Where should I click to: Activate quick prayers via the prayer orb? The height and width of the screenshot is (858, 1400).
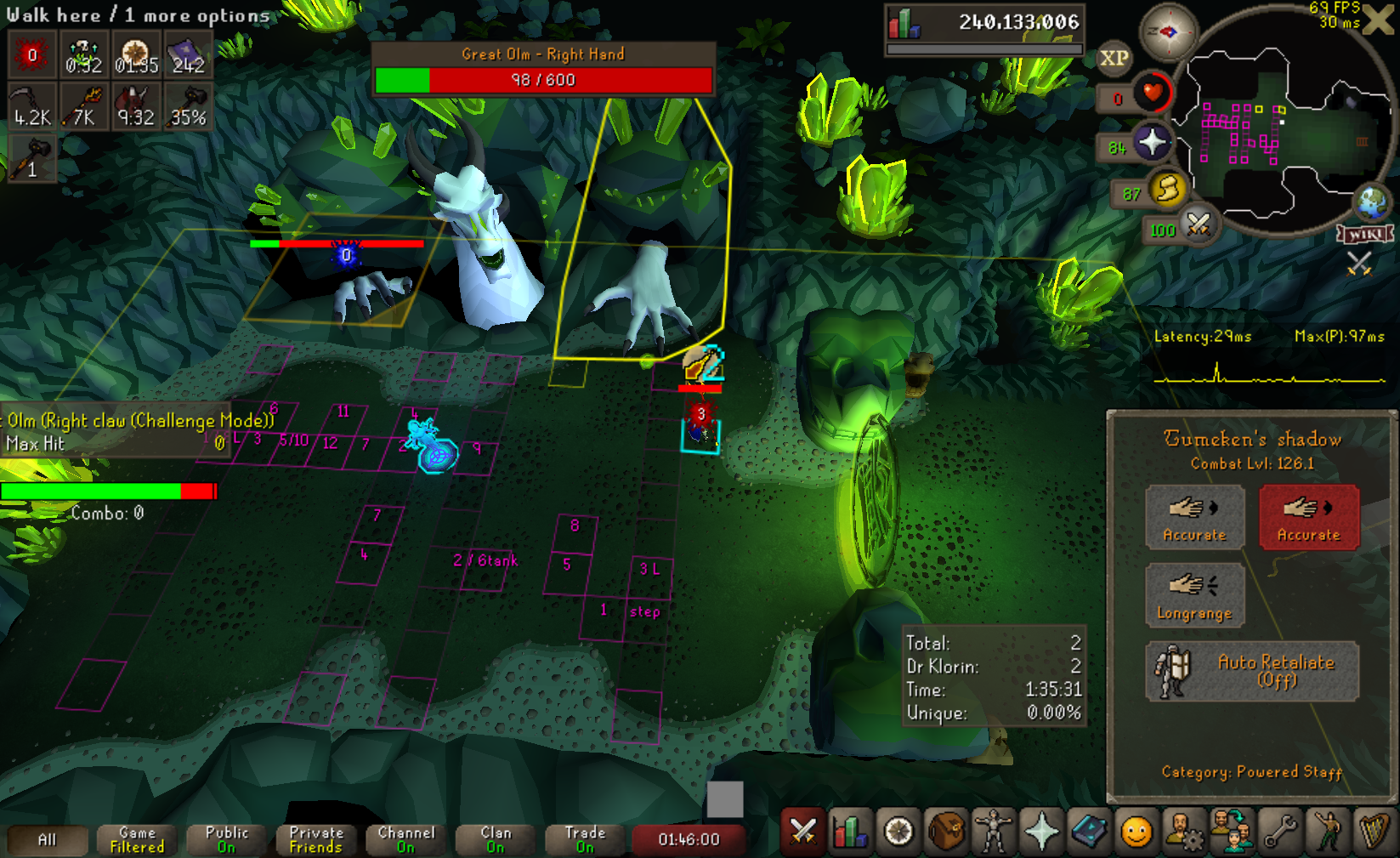[x=1152, y=142]
